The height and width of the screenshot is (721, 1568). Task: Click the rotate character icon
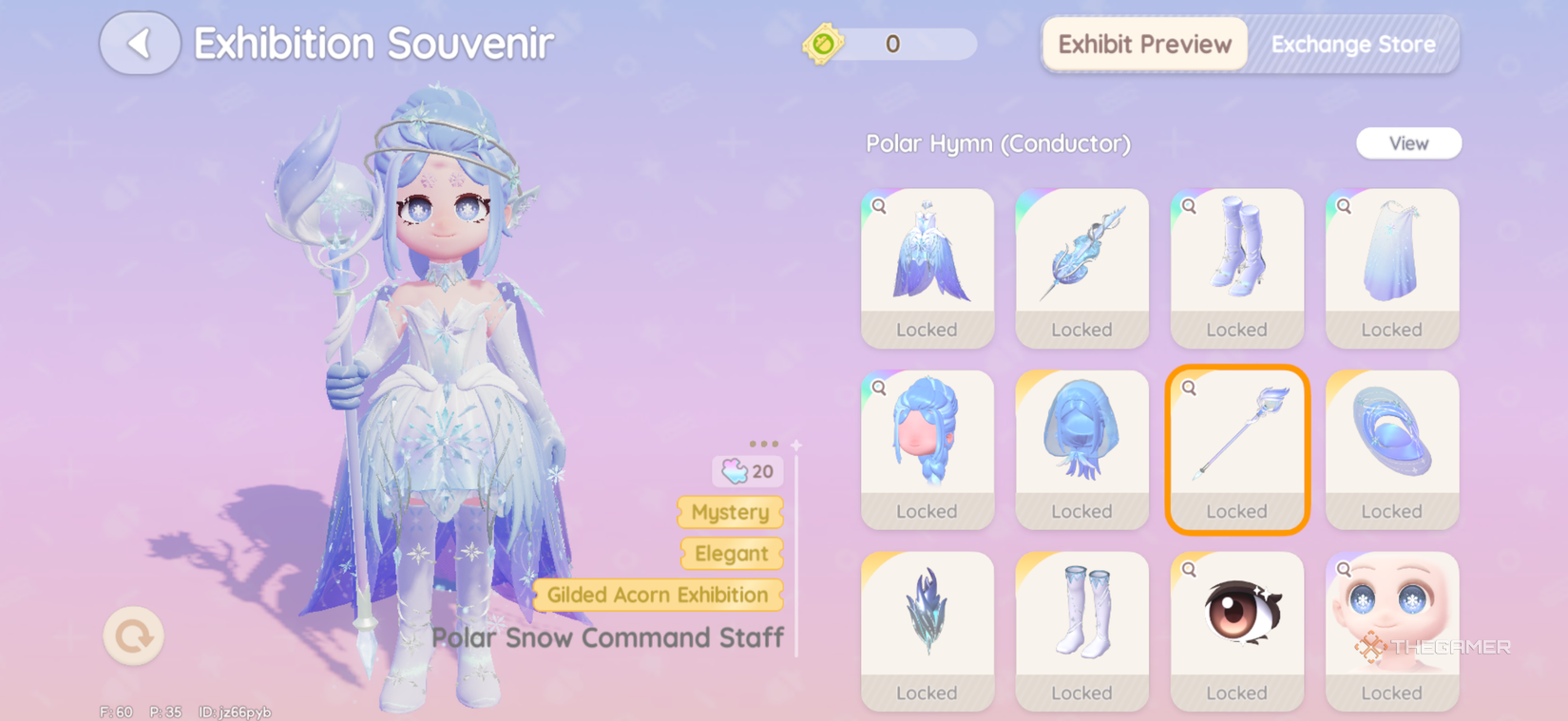pos(133,637)
